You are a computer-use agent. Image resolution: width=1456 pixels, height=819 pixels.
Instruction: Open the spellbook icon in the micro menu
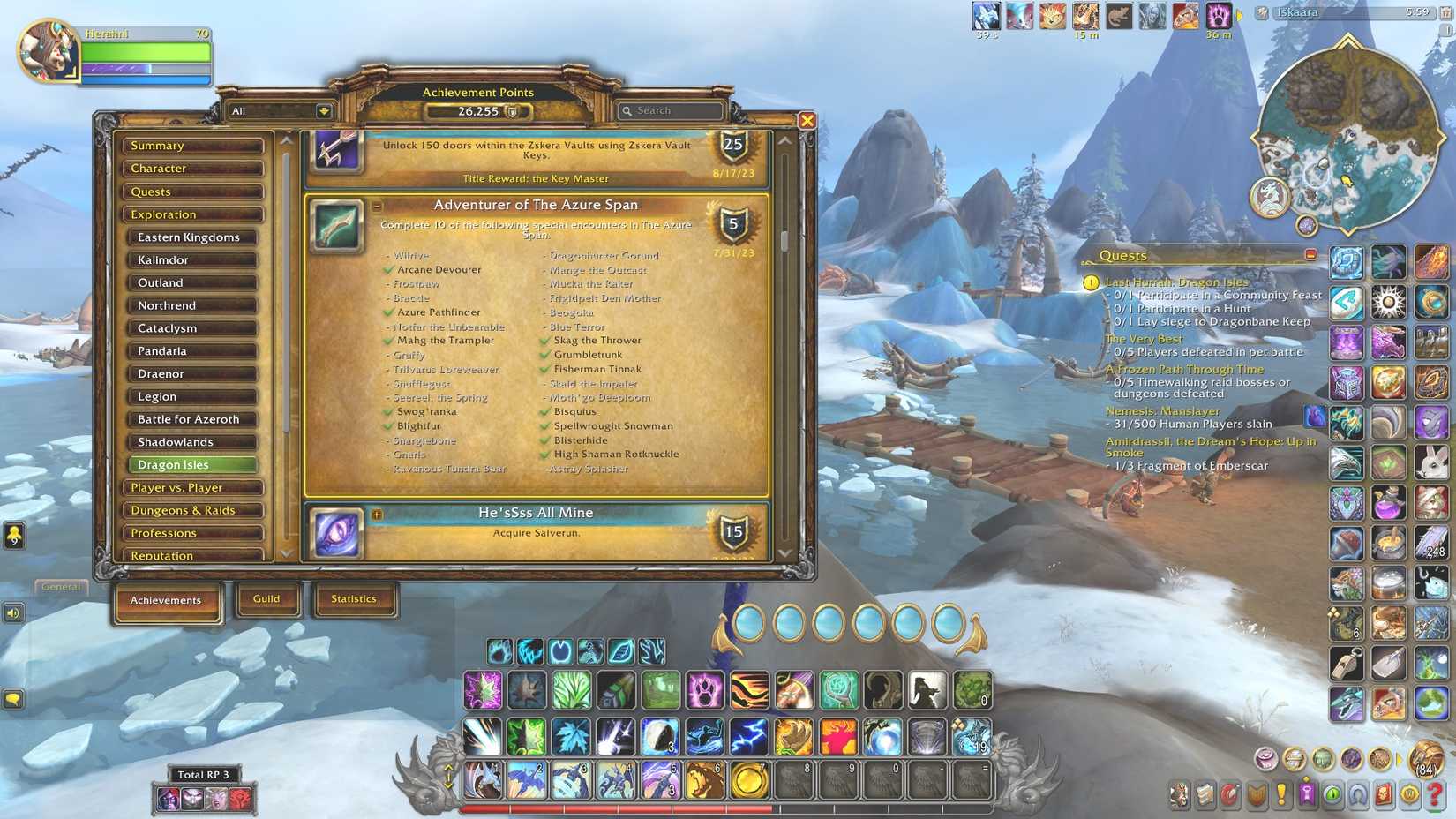1206,794
